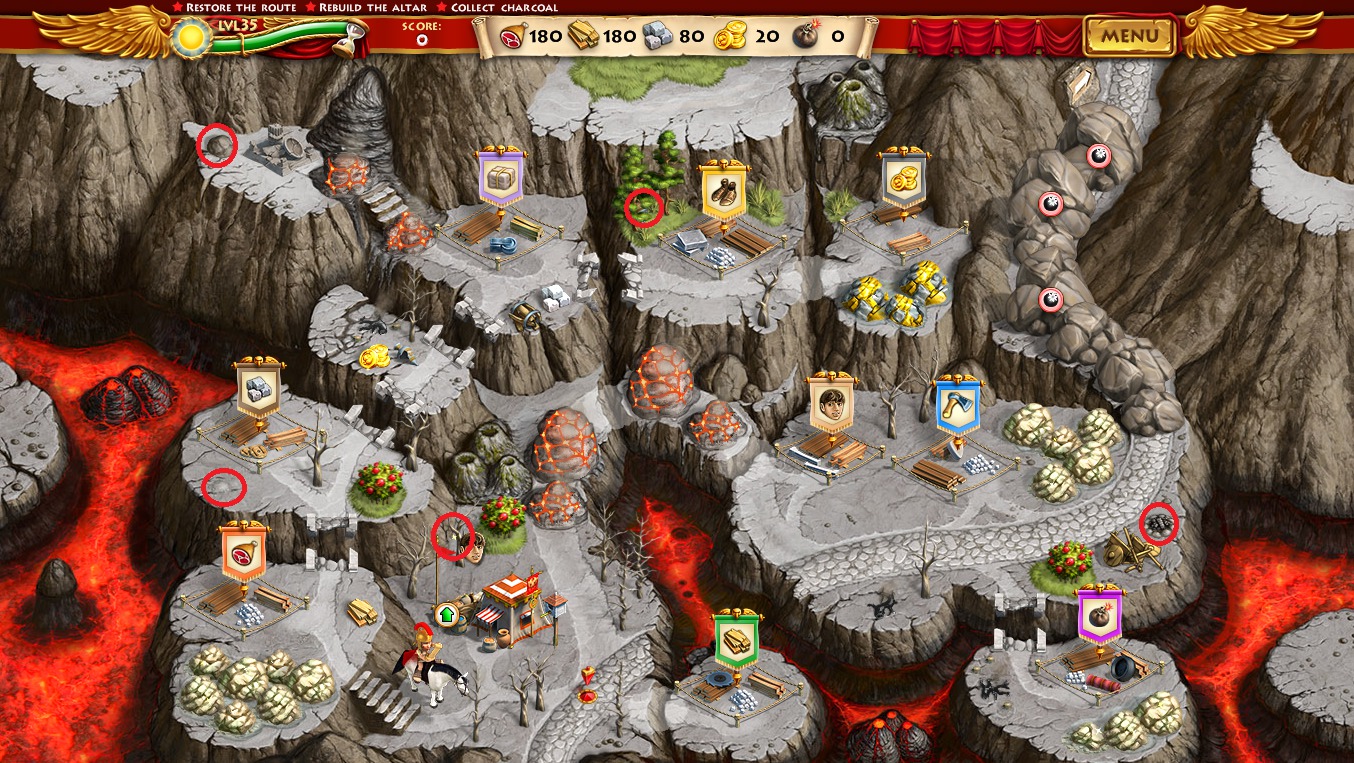Select the worker face building banner
The image size is (1354, 763).
point(831,403)
